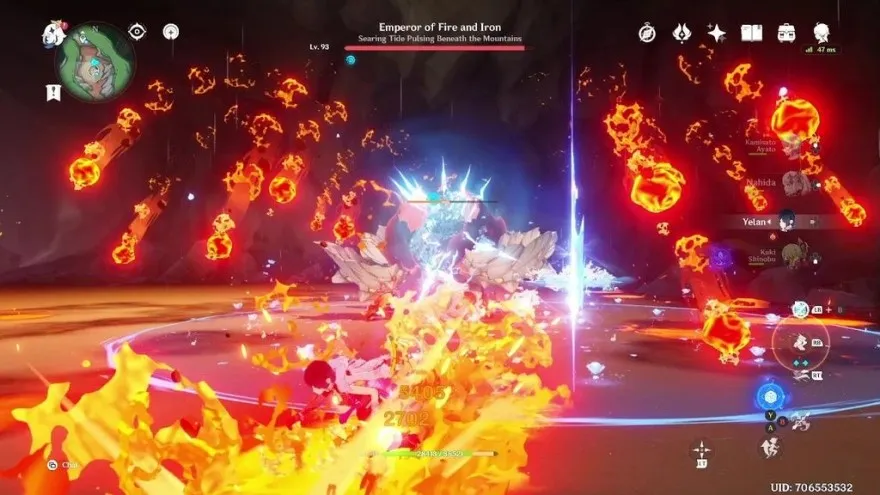Viewport: 880px width, 495px height.
Task: Activate the glowing blue elemental burst icon
Action: [768, 397]
